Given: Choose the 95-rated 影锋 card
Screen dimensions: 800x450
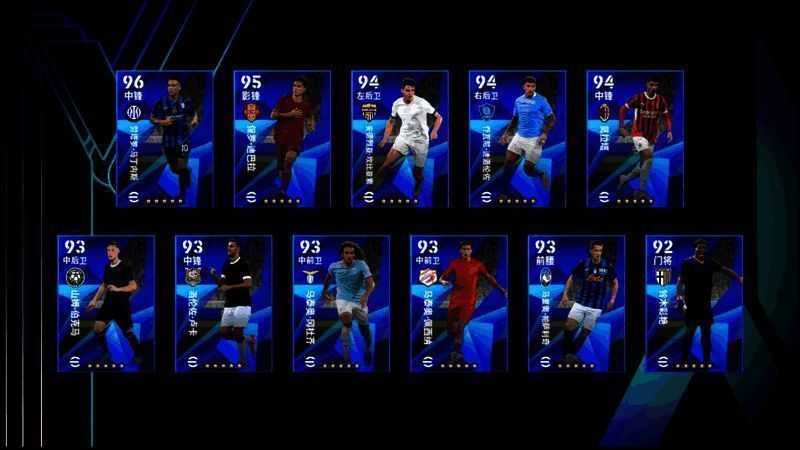Looking at the screenshot, I should point(282,138).
